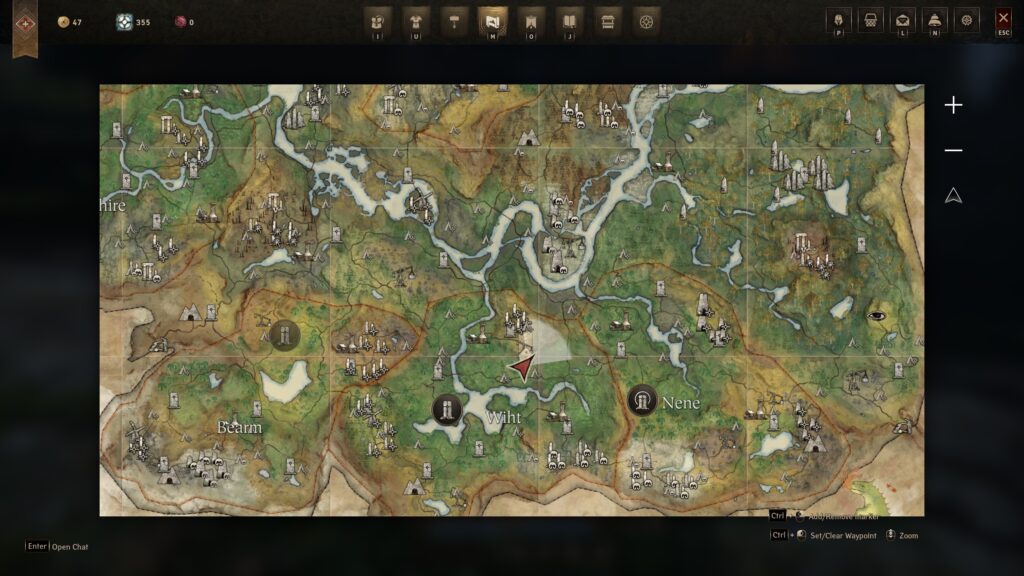Open the shopping basket store
The width and height of the screenshot is (1024, 576).
click(x=871, y=20)
